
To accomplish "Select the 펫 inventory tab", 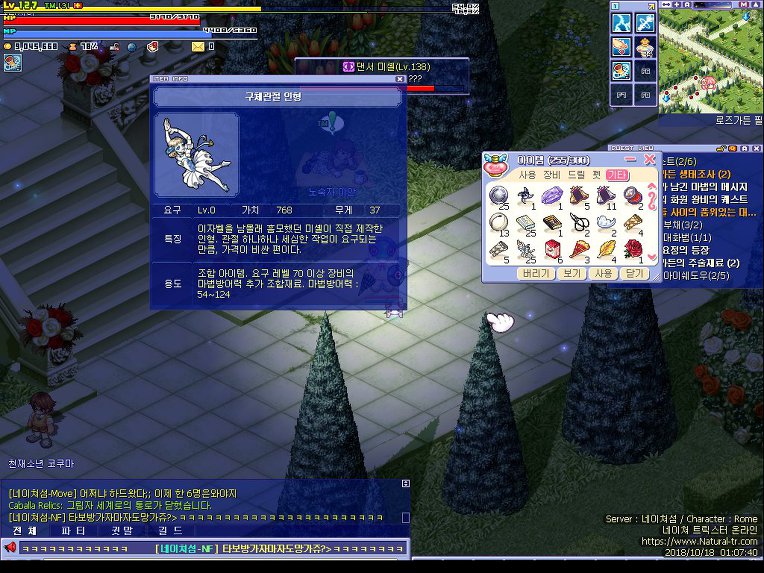I will pos(596,175).
